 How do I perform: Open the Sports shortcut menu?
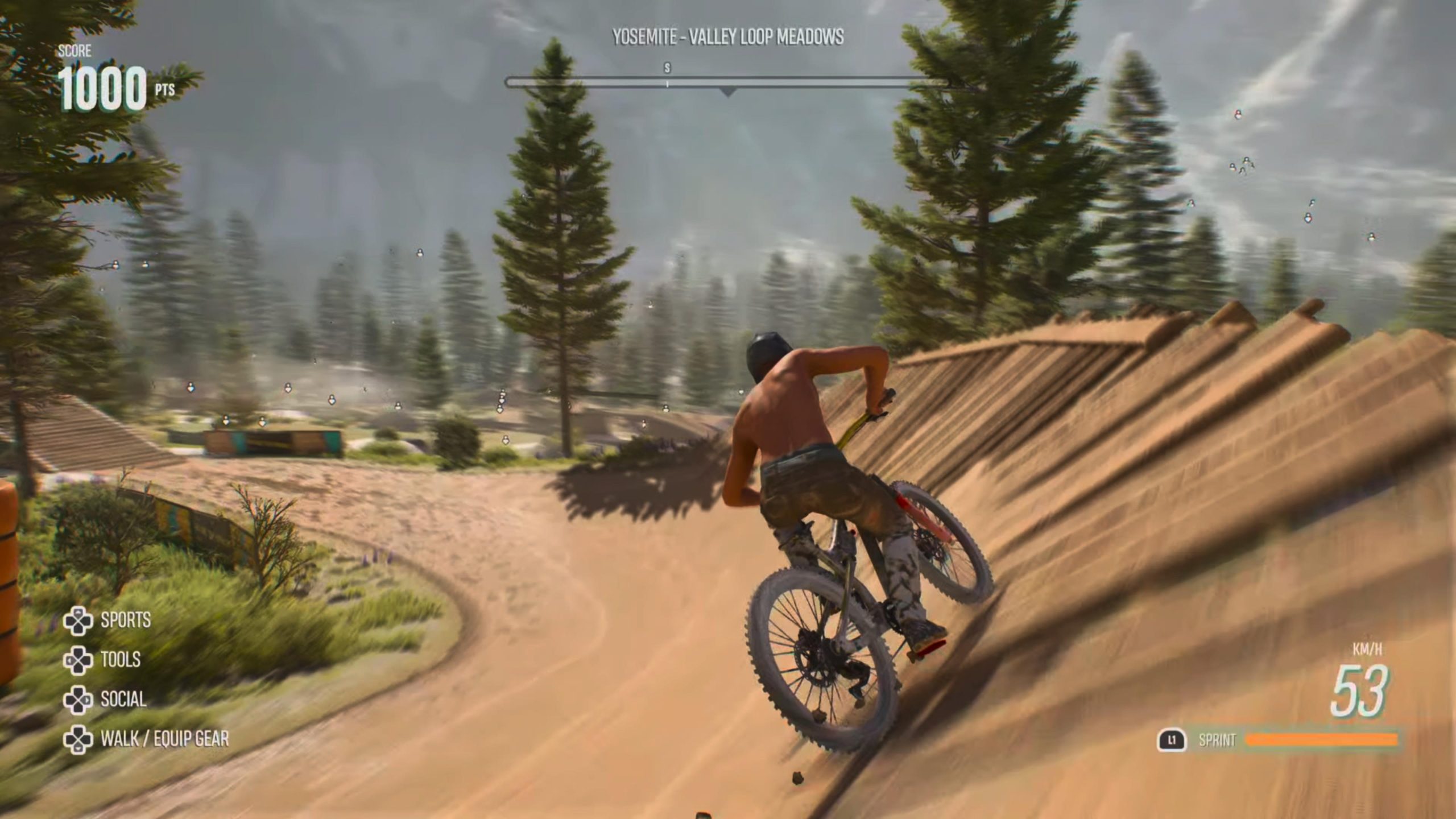pyautogui.click(x=108, y=620)
